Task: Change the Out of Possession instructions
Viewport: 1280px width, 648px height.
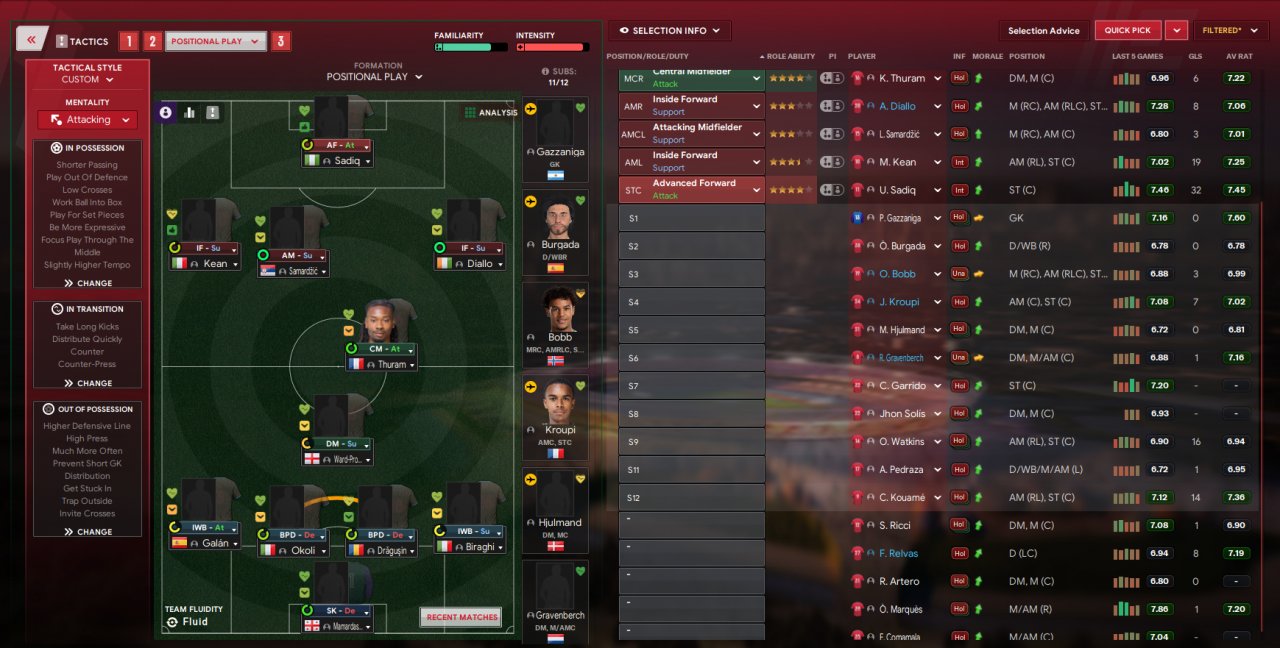Action: click(x=88, y=532)
